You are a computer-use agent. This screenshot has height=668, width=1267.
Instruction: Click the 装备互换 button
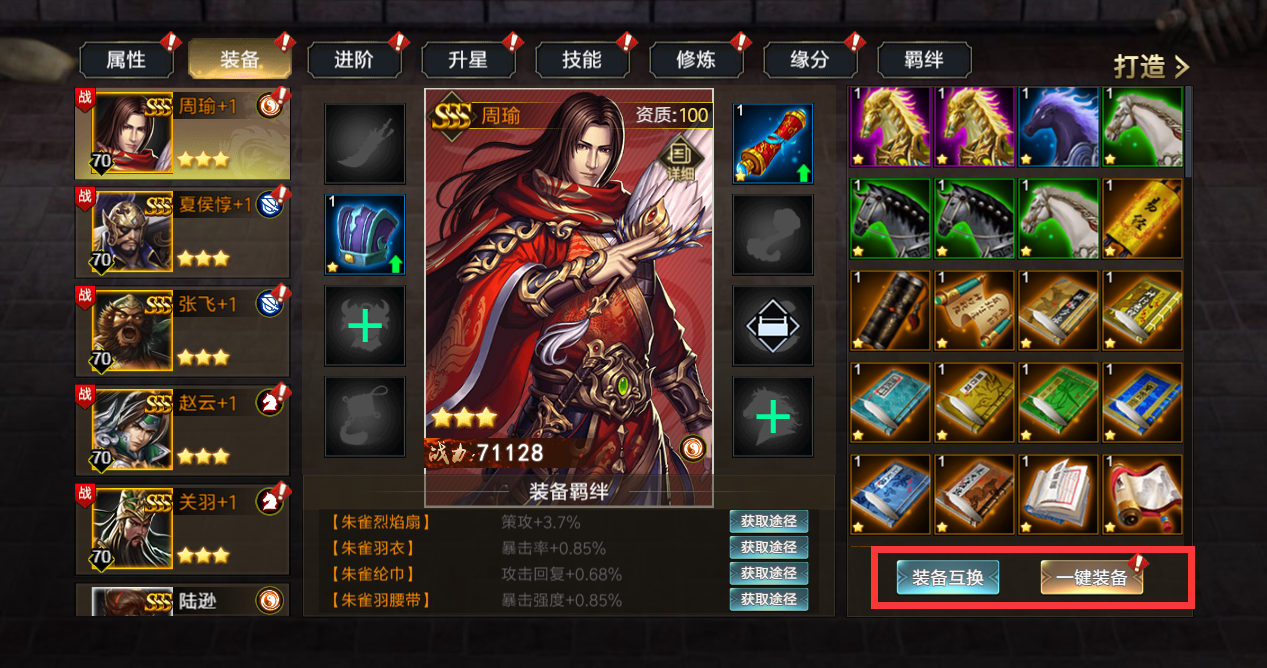(x=948, y=577)
